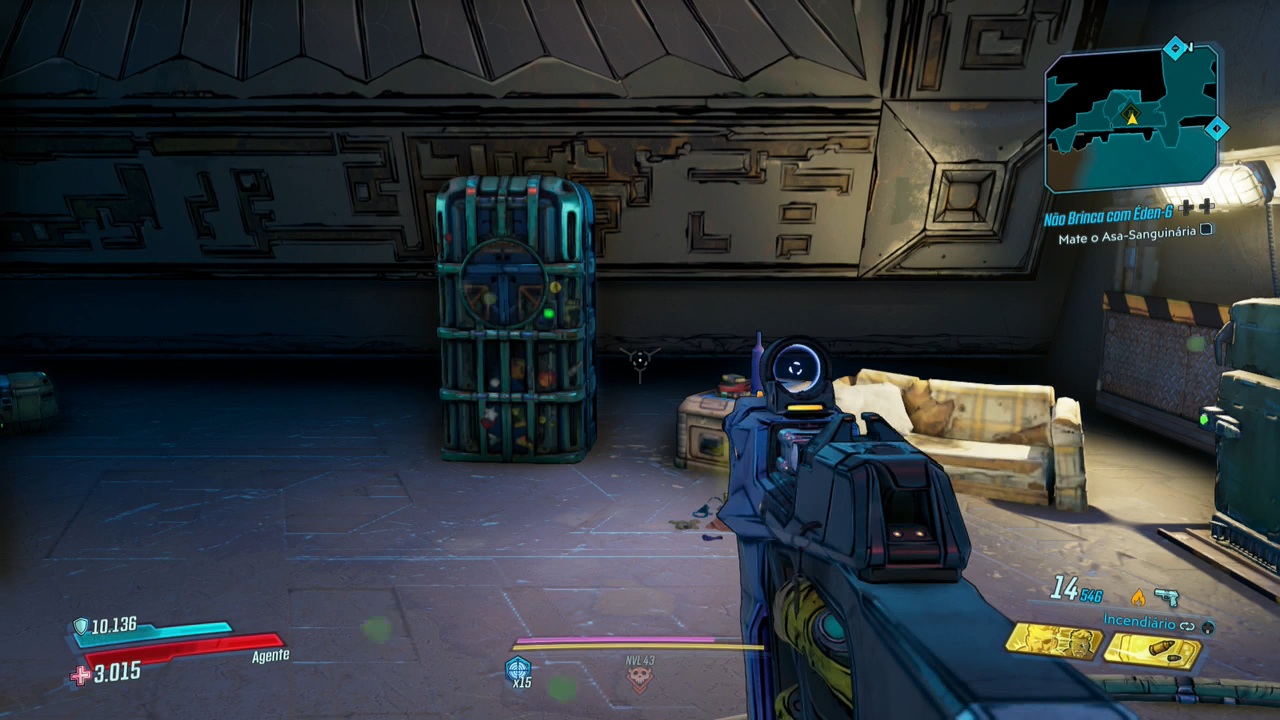
Task: Choose the pistol weapon type icon
Action: click(x=1166, y=597)
